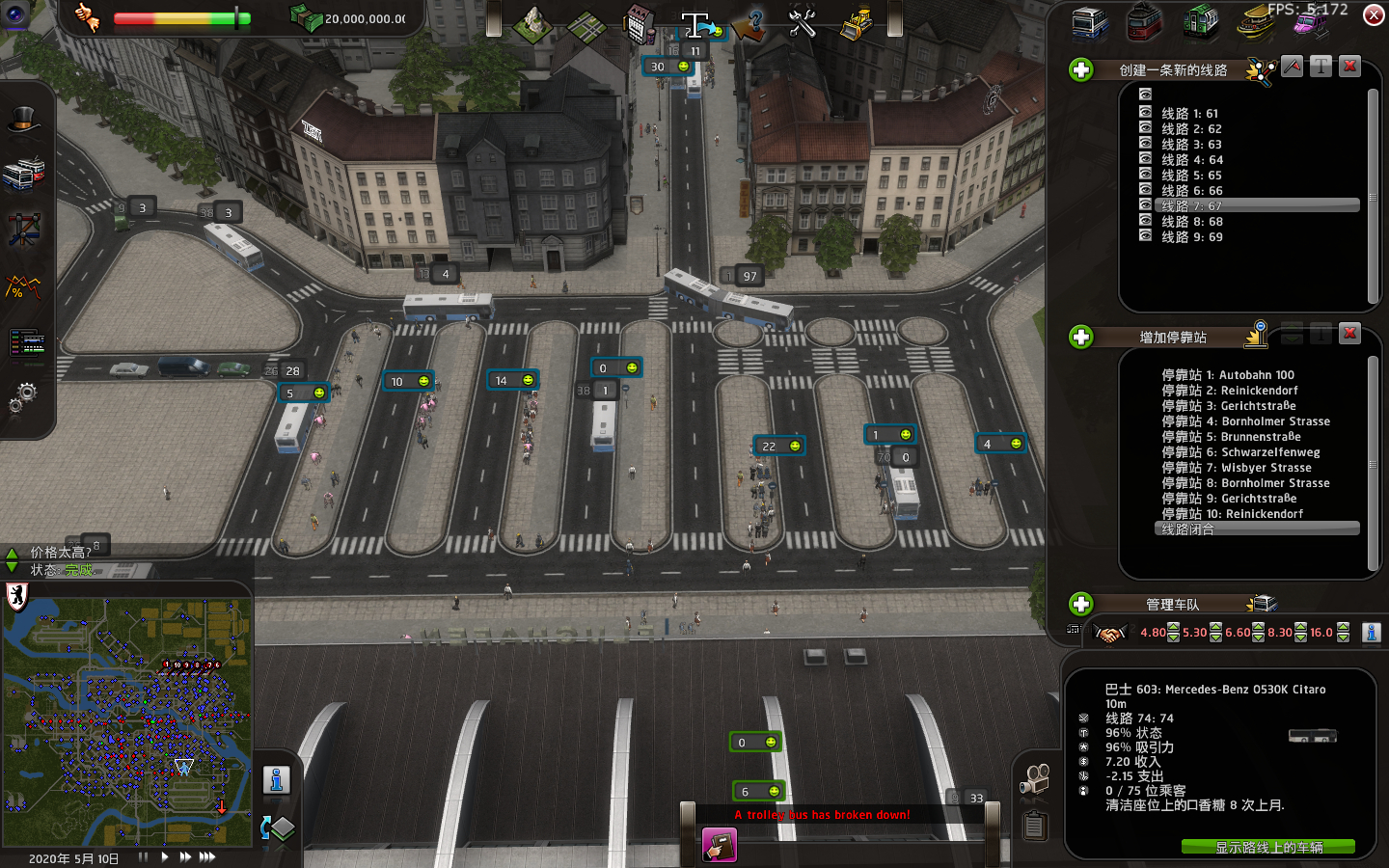Toggle visibility eye for line 9: 69
Image resolution: width=1389 pixels, height=868 pixels.
pyautogui.click(x=1145, y=236)
